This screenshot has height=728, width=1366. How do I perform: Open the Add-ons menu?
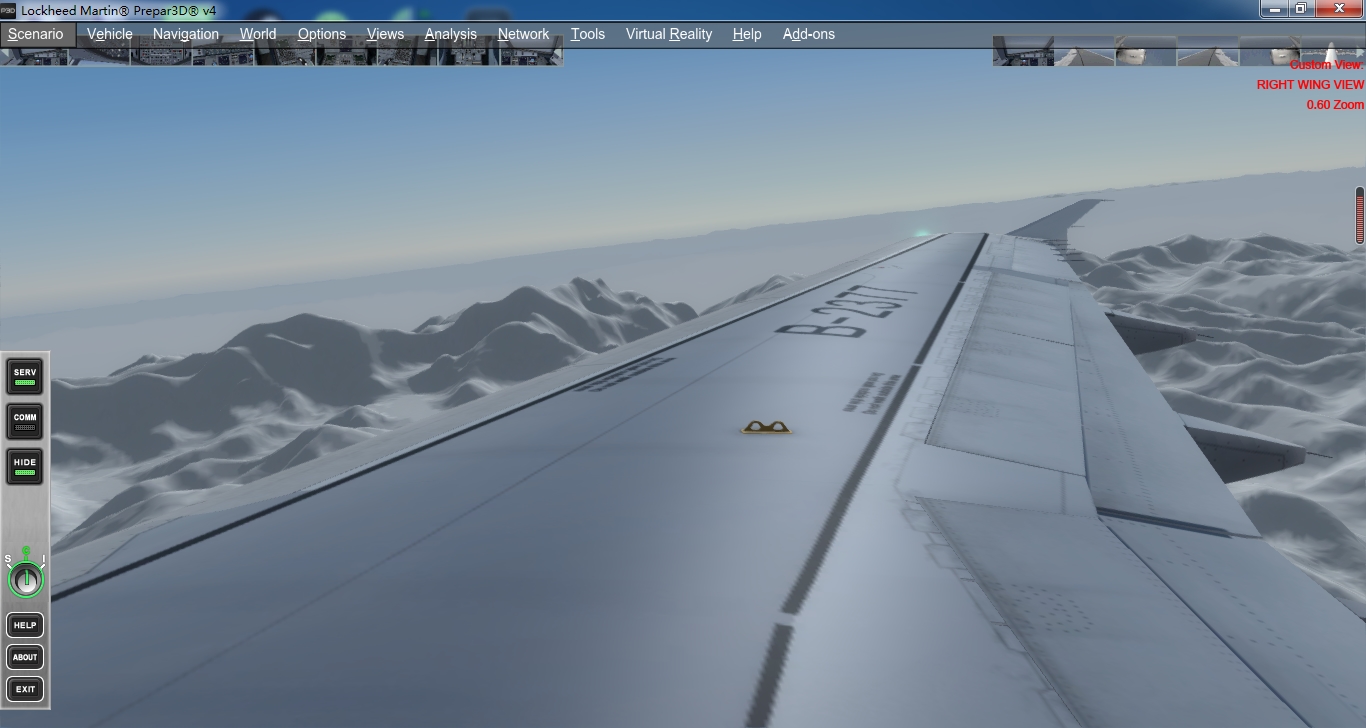tap(809, 34)
